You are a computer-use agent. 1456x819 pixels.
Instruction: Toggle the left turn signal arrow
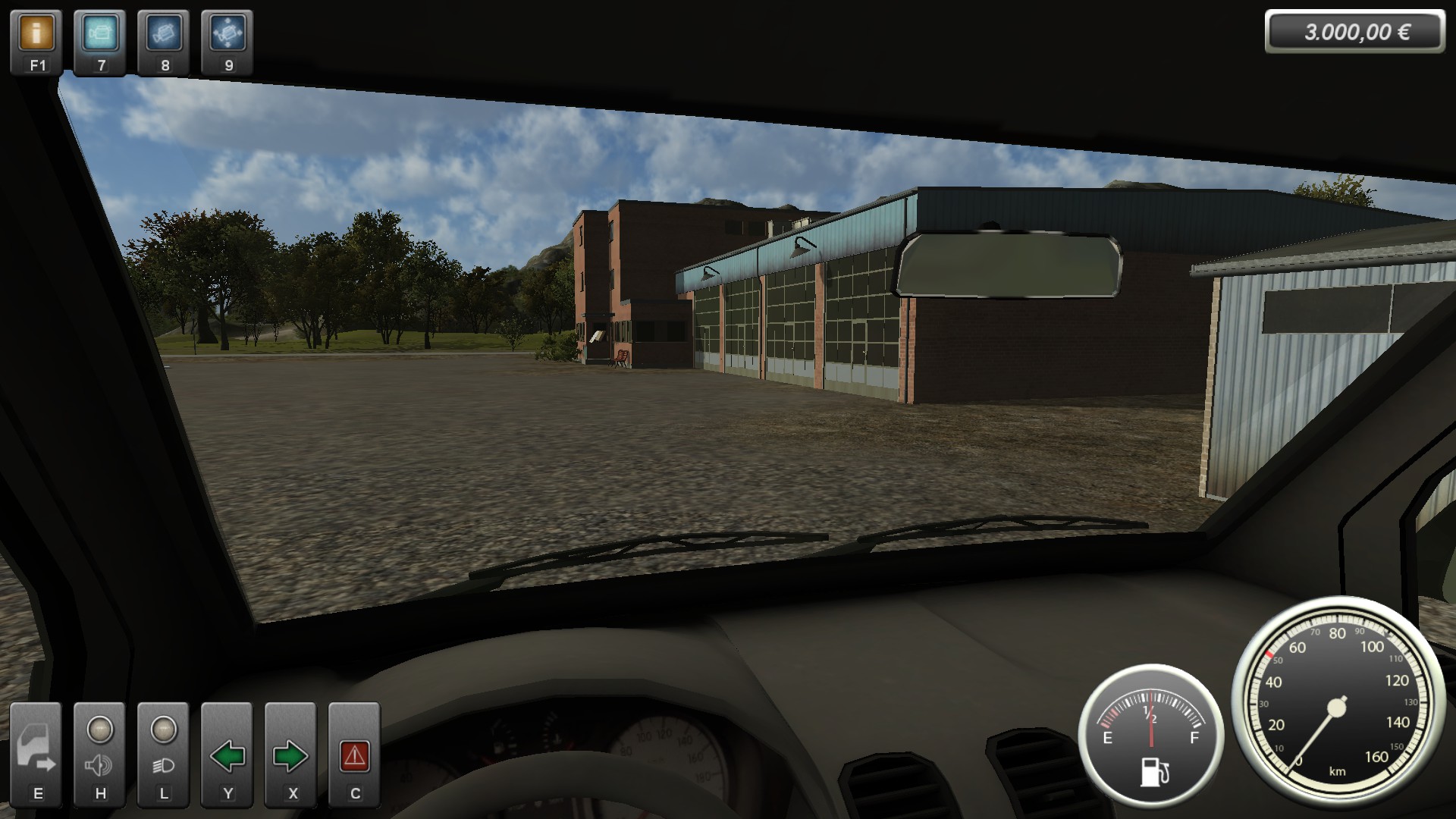pyautogui.click(x=227, y=755)
